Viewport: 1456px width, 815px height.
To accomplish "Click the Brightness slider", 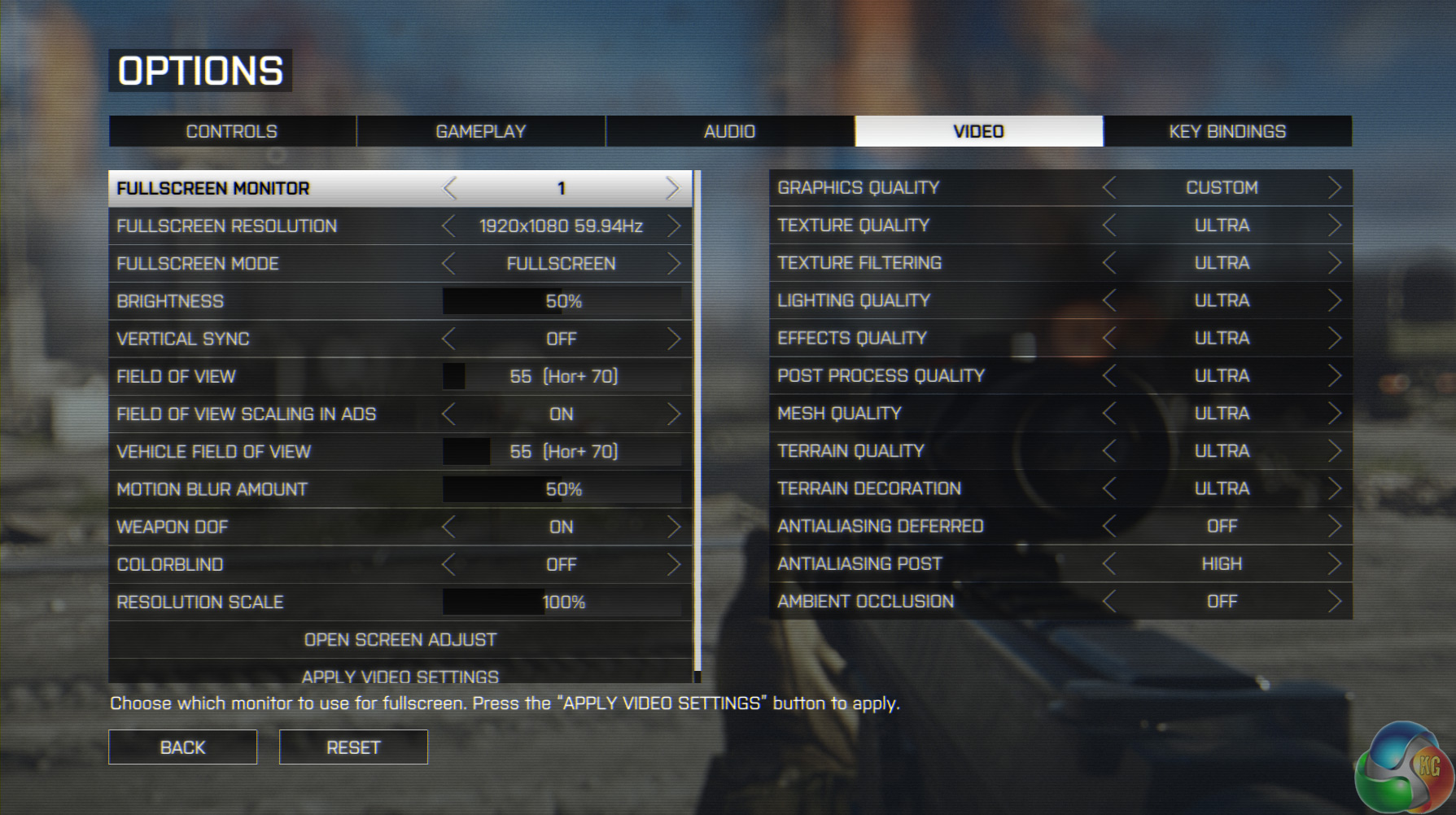I will (x=562, y=301).
